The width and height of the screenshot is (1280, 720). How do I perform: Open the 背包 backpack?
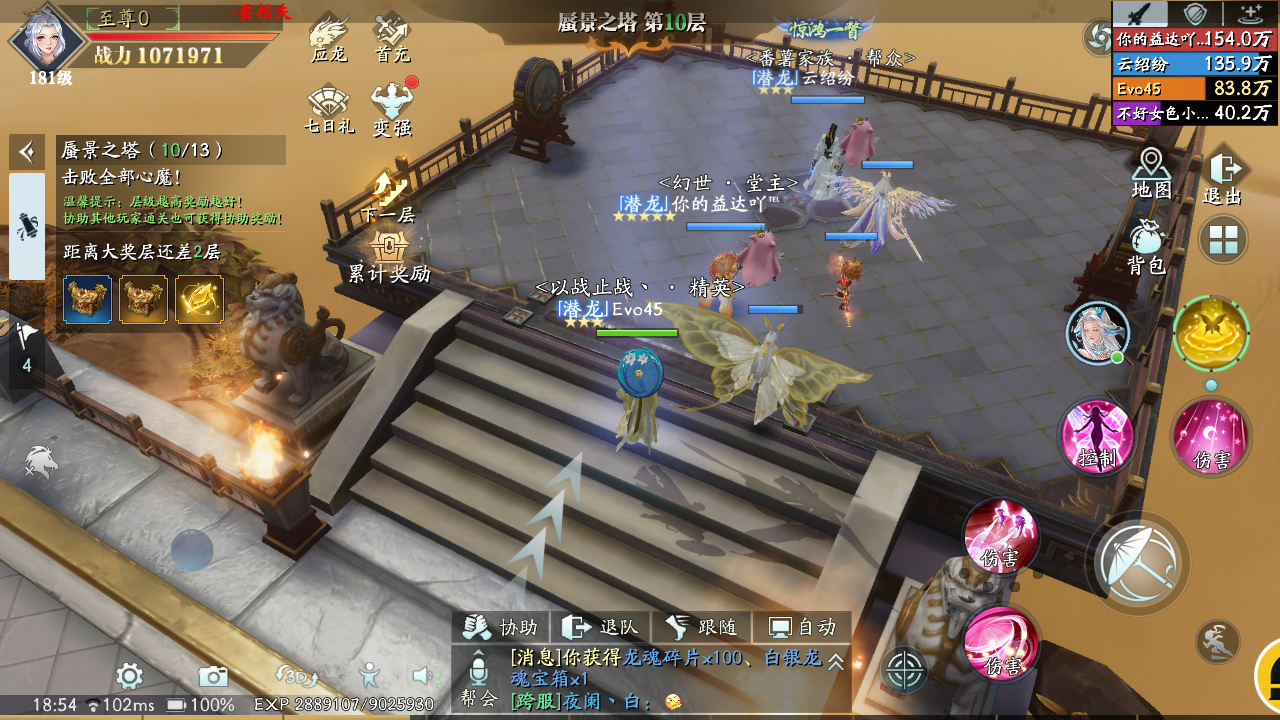tap(1147, 246)
